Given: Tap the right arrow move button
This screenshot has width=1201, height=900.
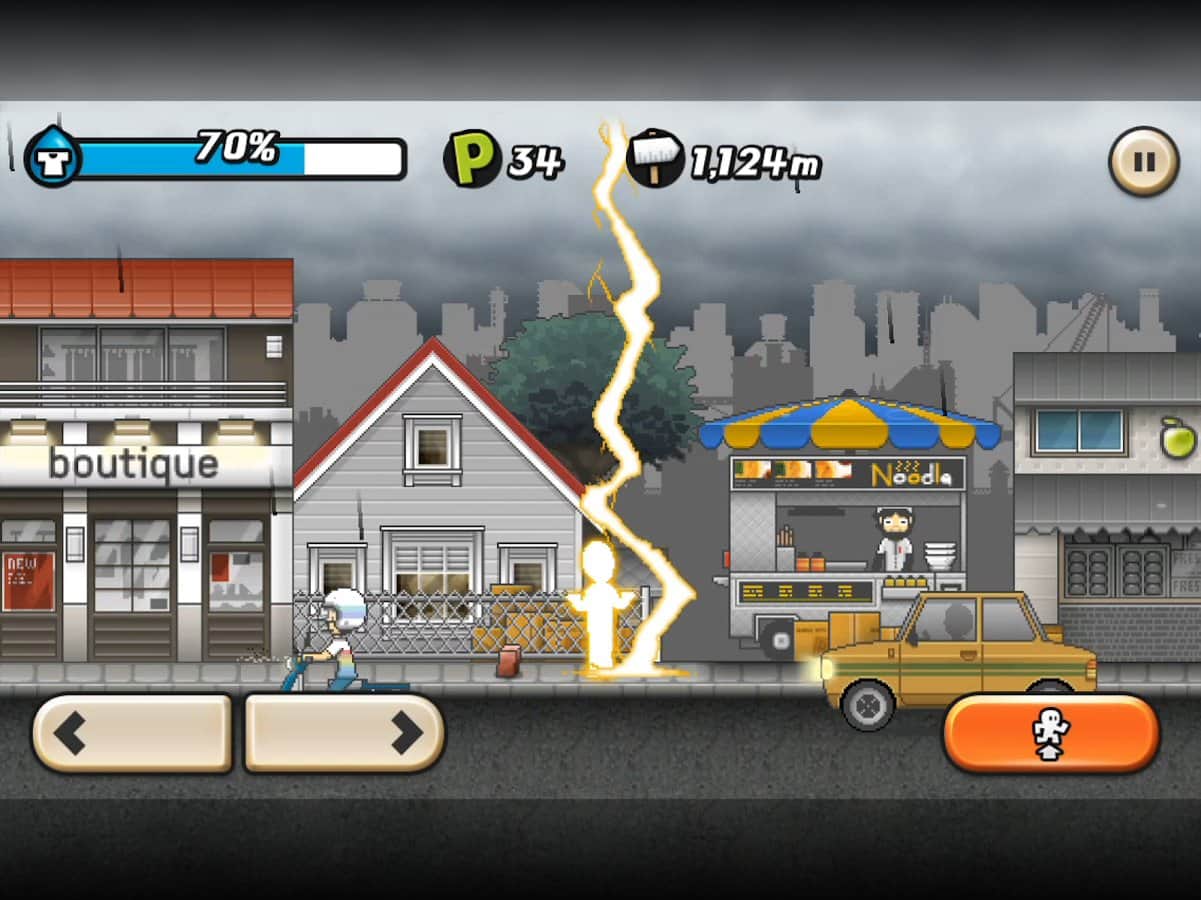Looking at the screenshot, I should [344, 733].
